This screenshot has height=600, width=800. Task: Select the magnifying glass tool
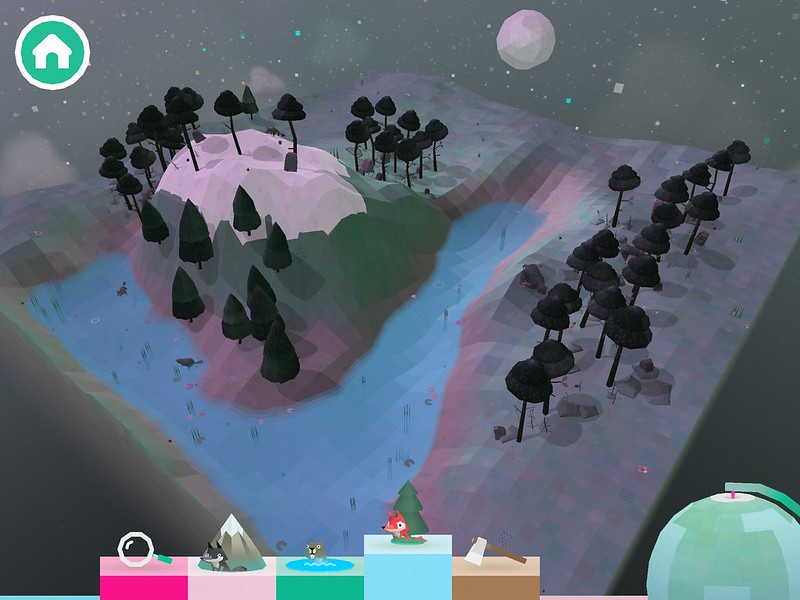[142, 560]
